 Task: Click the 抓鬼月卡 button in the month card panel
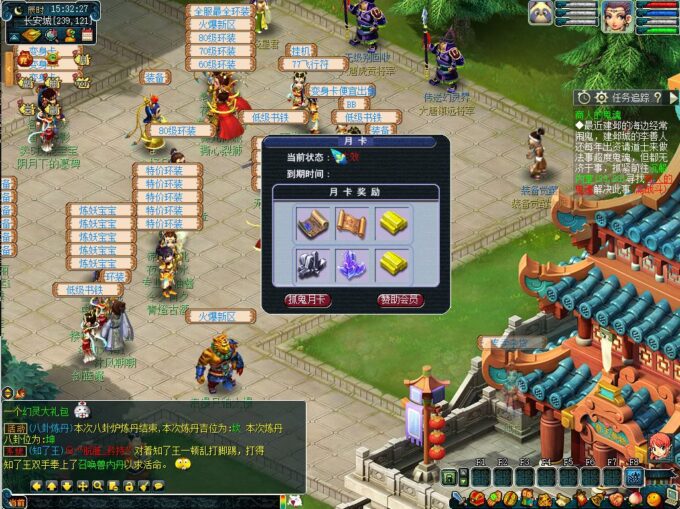[309, 300]
